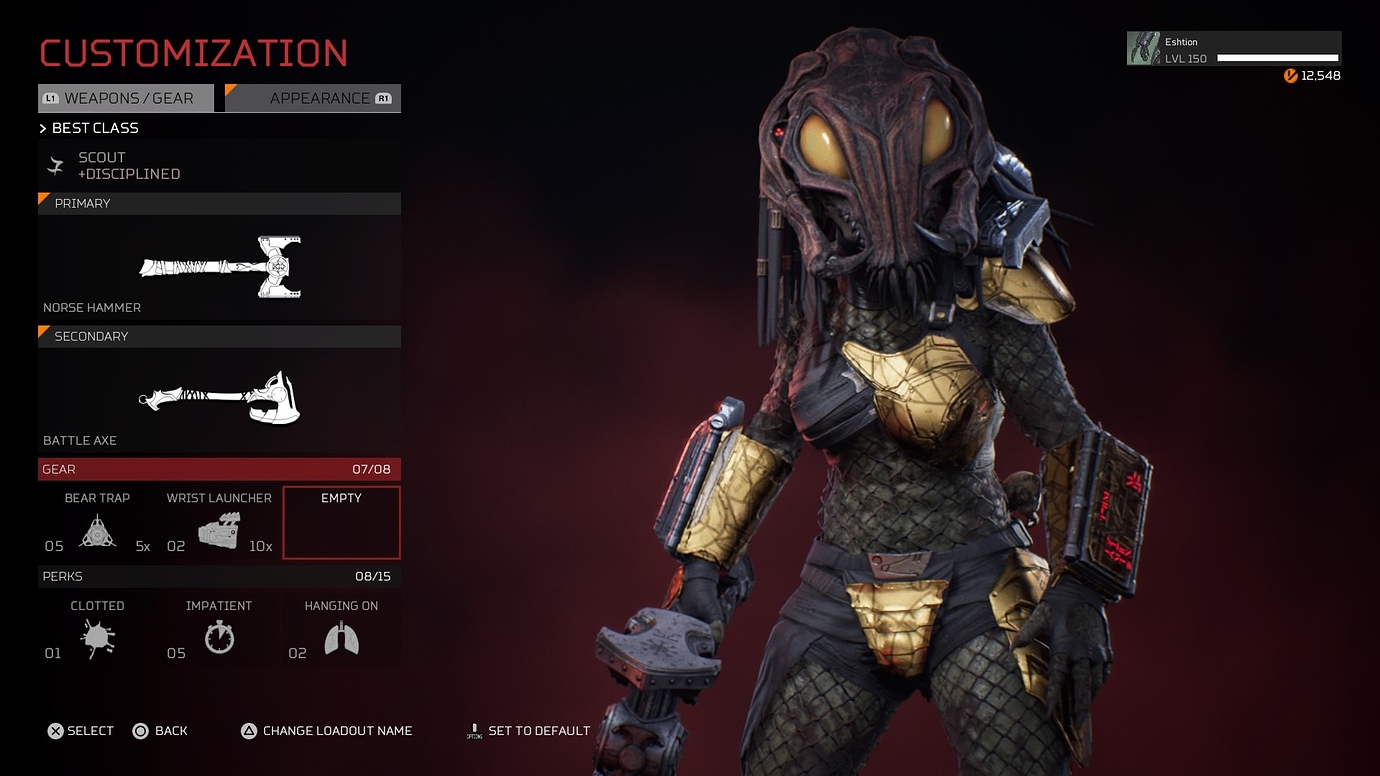Pick the Bear Trap gear slot
The width and height of the screenshot is (1380, 776).
pos(97,523)
